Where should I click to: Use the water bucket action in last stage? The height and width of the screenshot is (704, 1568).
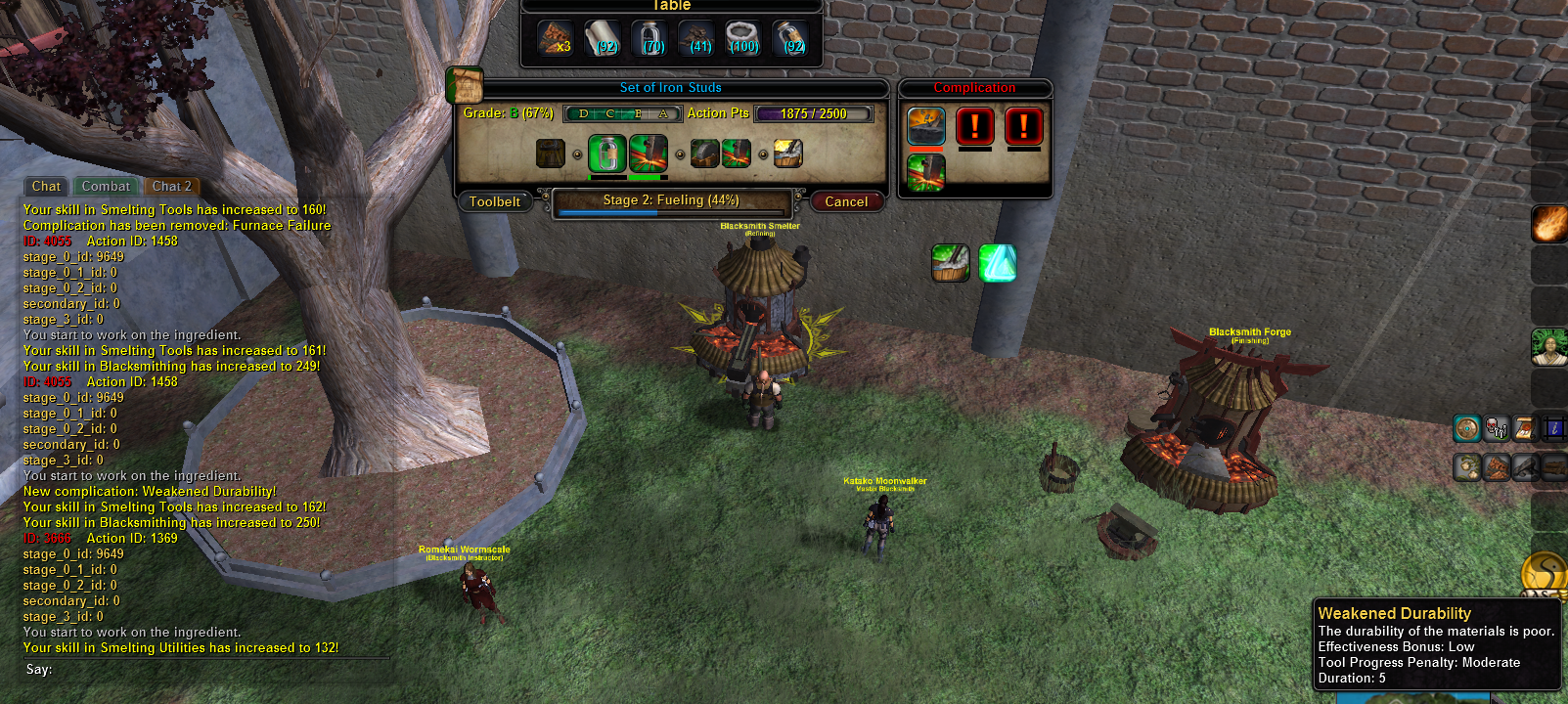tap(788, 154)
